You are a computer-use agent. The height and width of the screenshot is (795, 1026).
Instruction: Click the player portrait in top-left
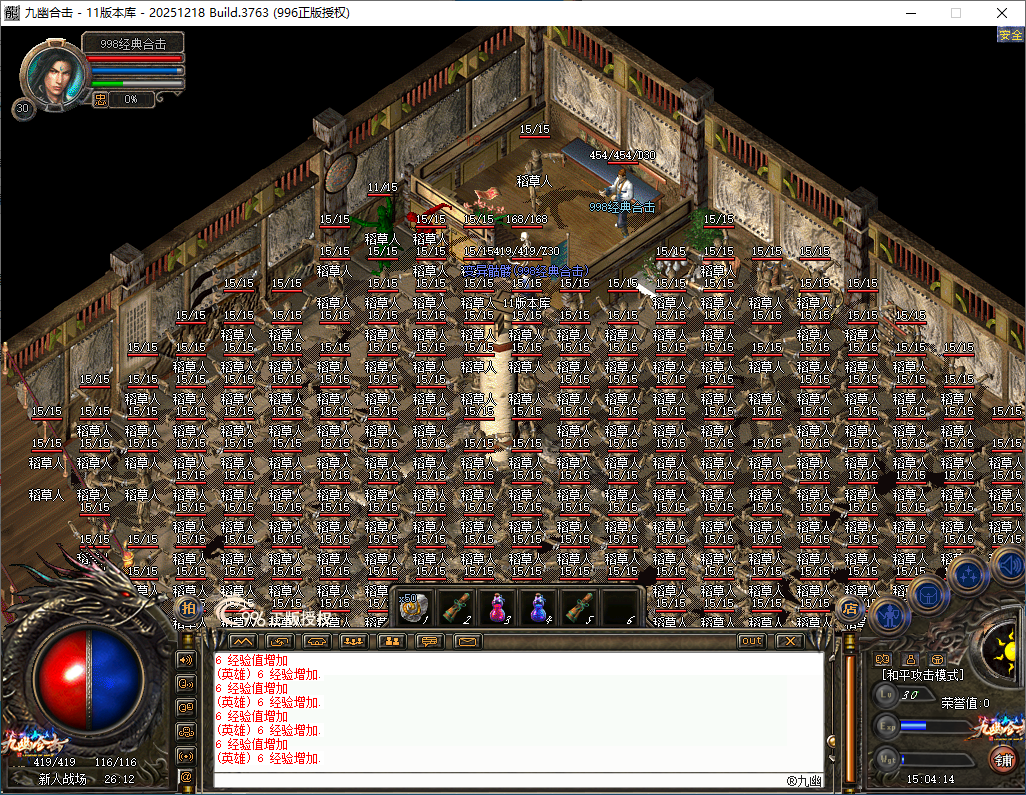click(x=50, y=72)
